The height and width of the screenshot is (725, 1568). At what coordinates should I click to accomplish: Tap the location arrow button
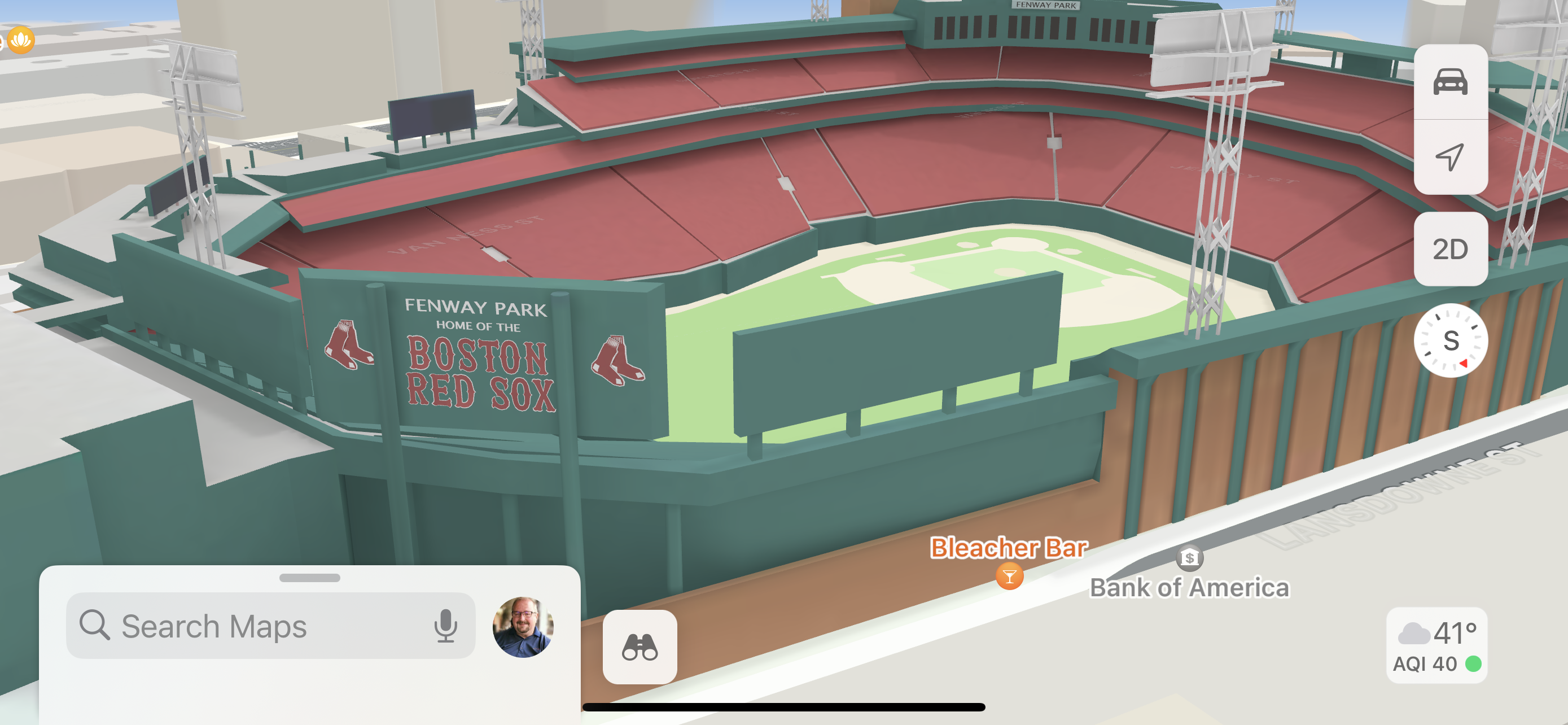click(1450, 157)
